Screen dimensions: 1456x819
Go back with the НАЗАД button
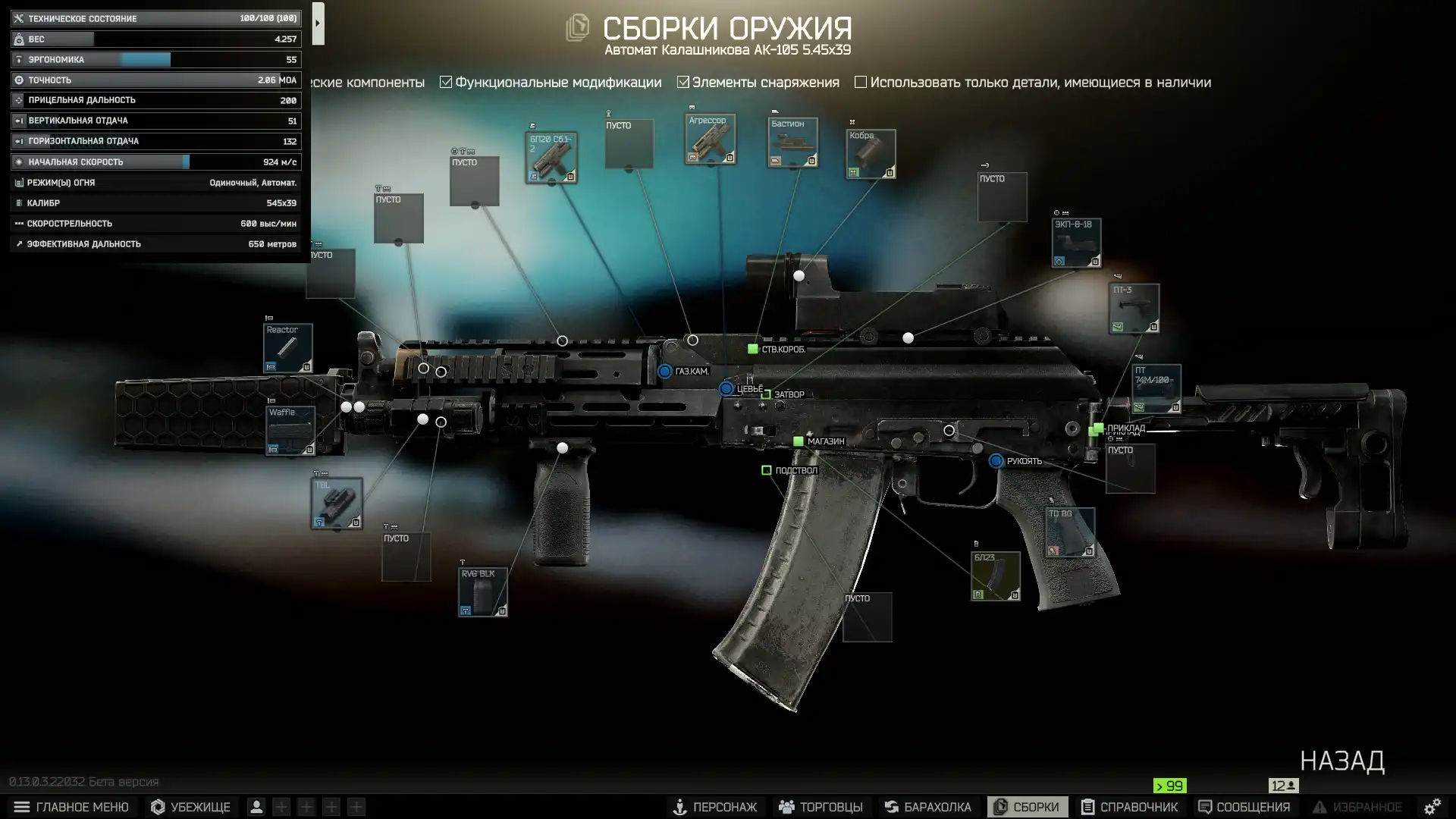pos(1342,761)
